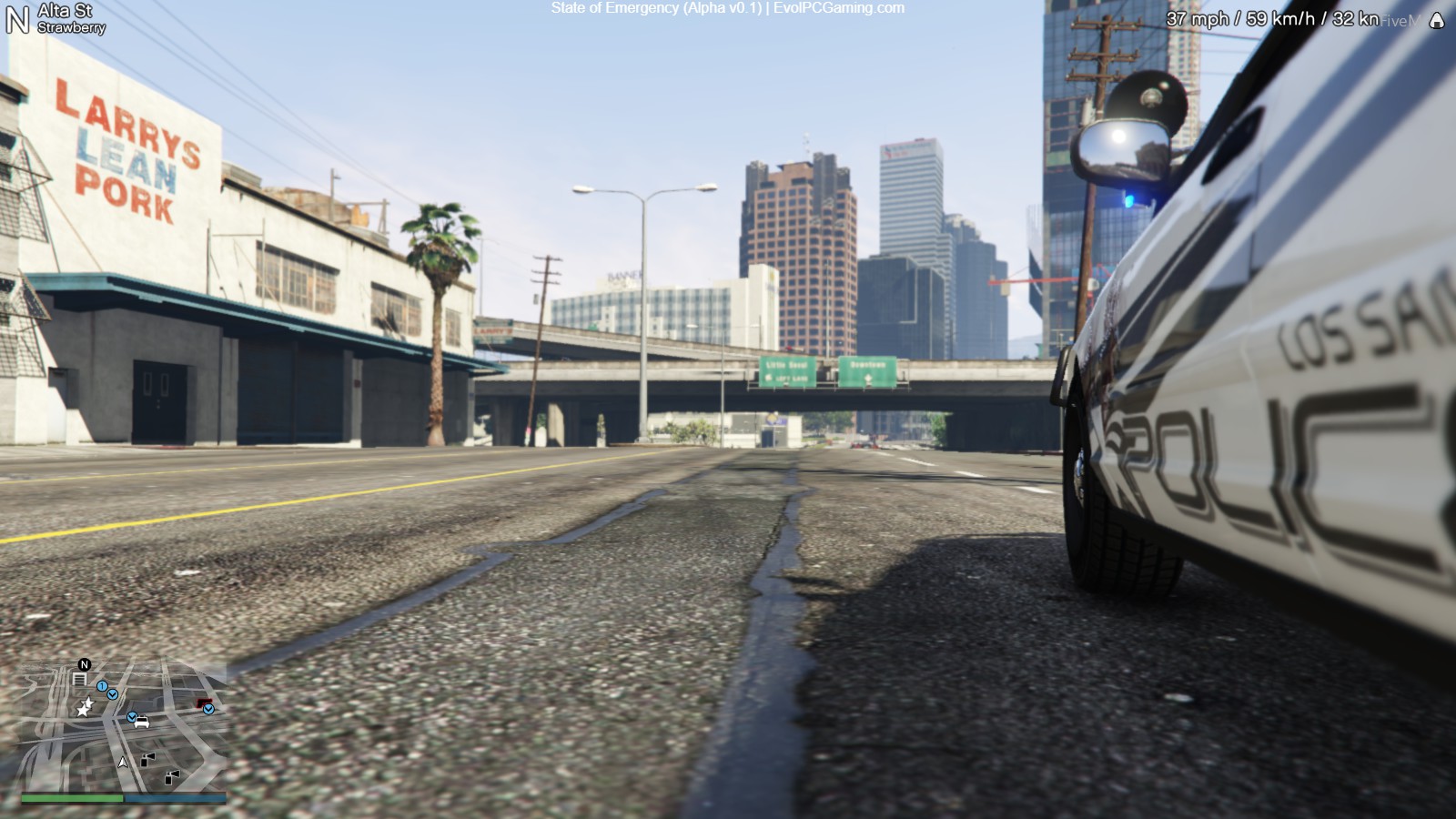1456x819 pixels.
Task: Select the blue blip numbered 1
Action: tap(102, 686)
